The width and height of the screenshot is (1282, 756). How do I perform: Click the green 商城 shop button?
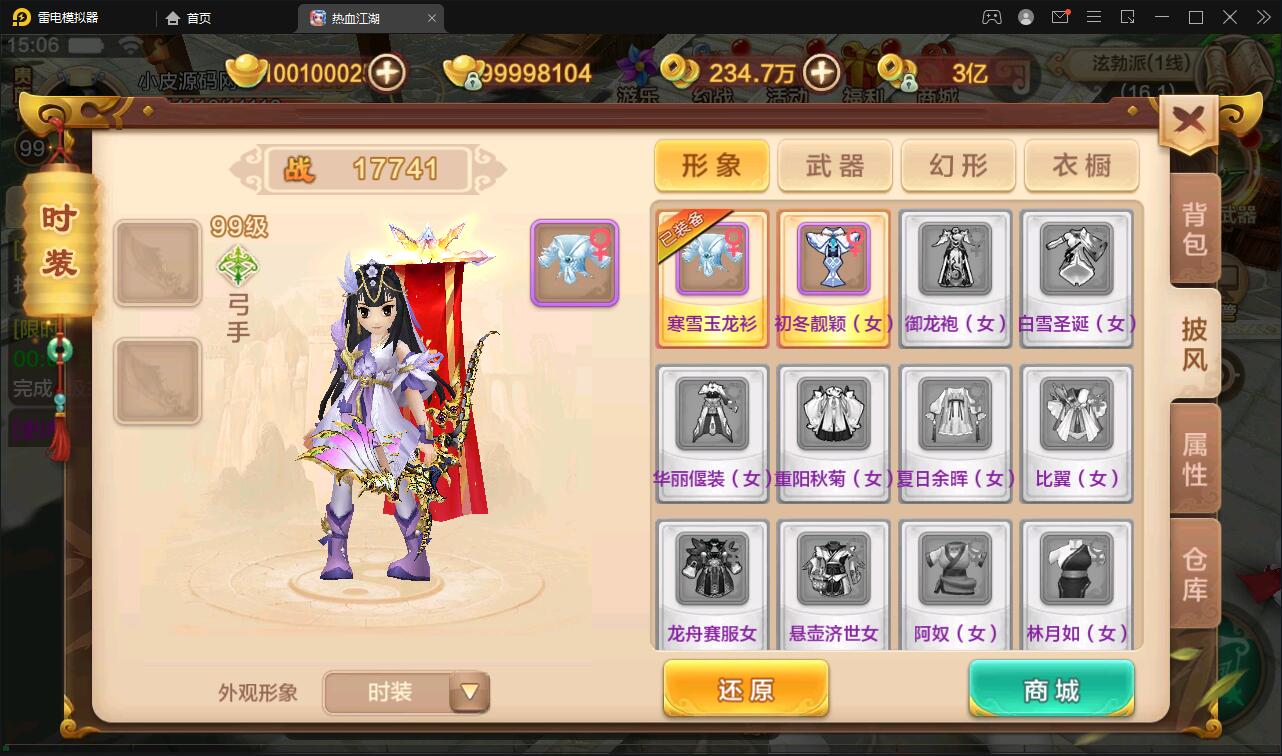point(1050,688)
